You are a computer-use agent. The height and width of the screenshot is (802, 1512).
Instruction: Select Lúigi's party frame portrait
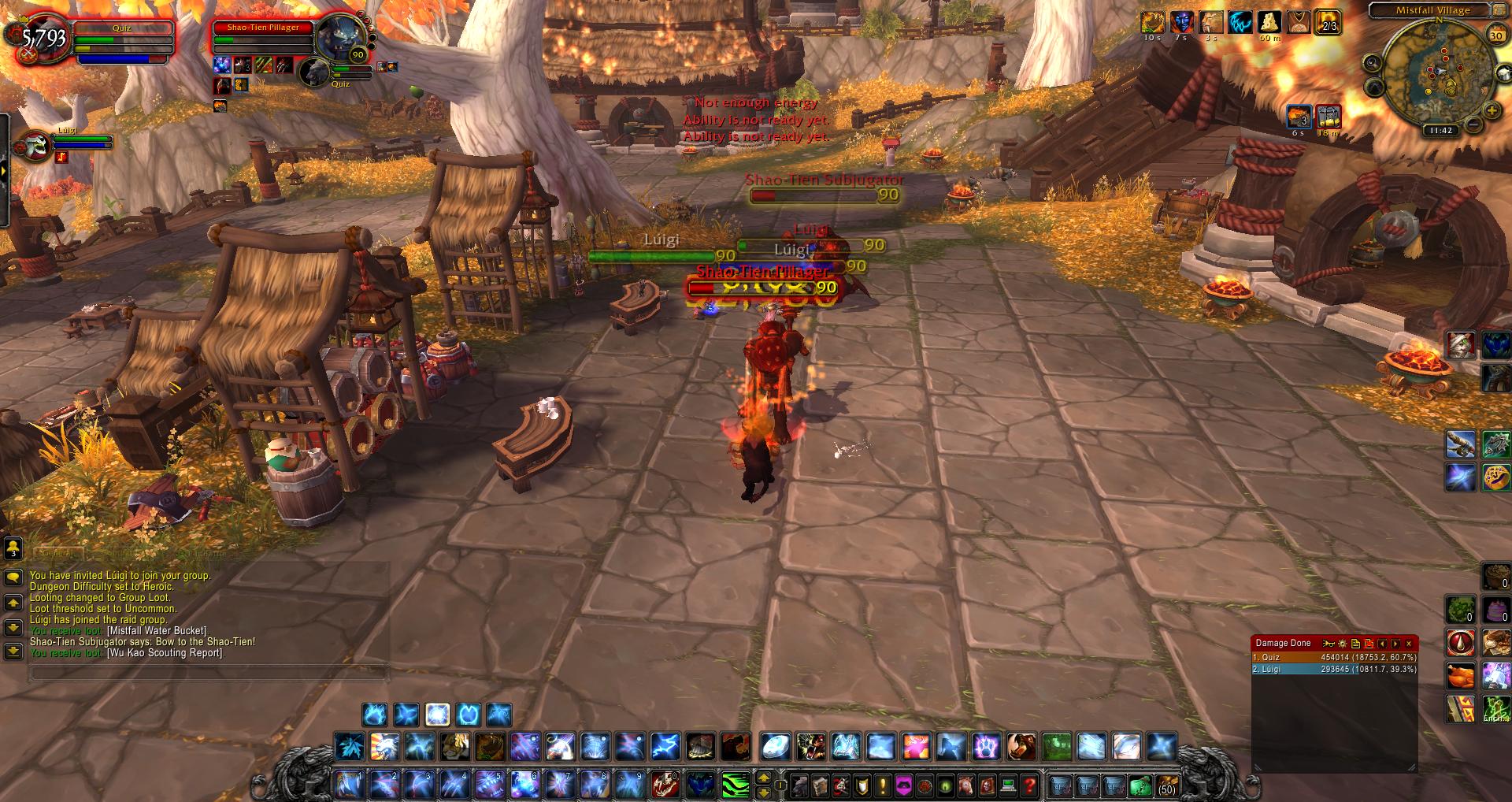pos(33,146)
